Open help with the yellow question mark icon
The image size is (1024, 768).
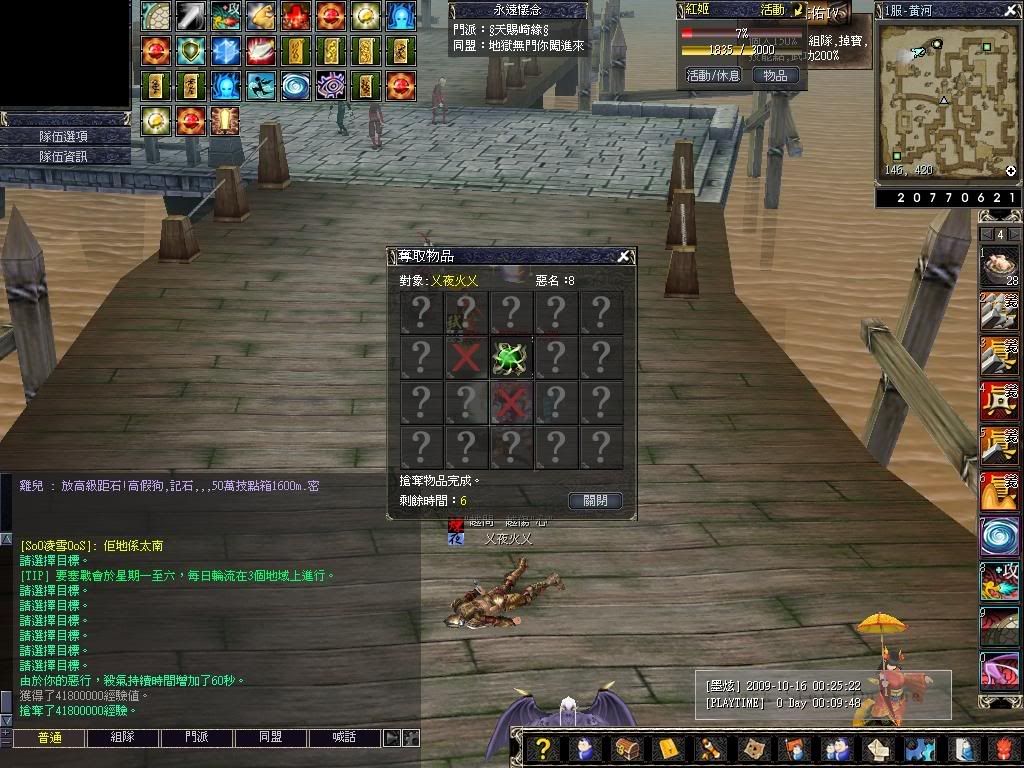[x=542, y=749]
